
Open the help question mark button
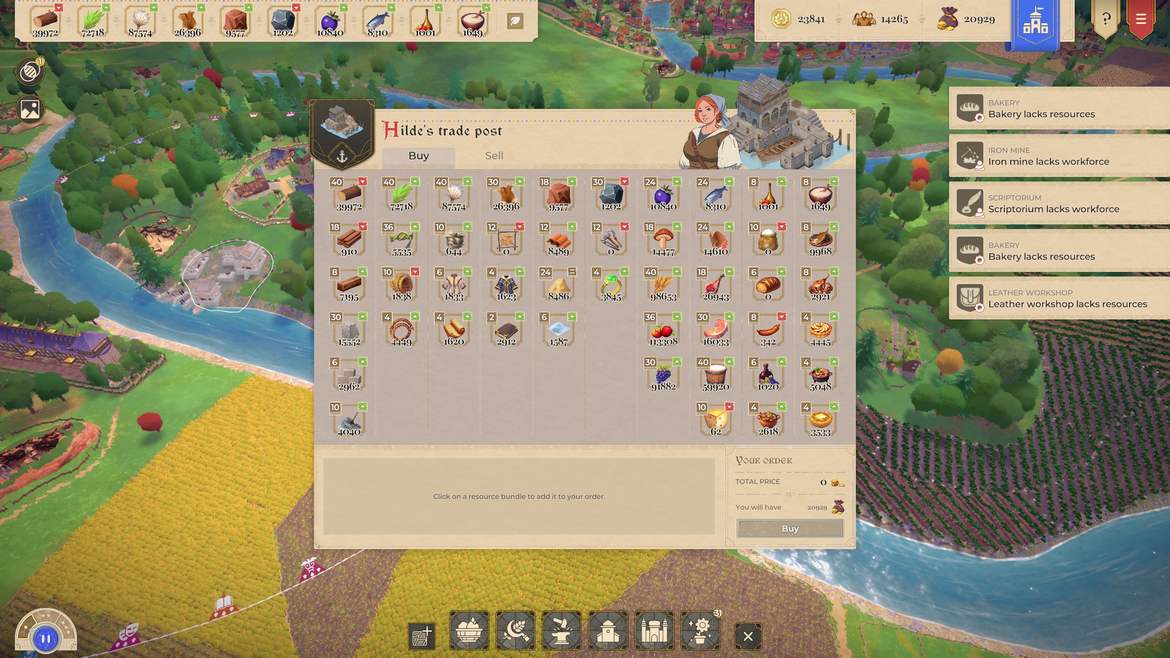coord(1105,19)
